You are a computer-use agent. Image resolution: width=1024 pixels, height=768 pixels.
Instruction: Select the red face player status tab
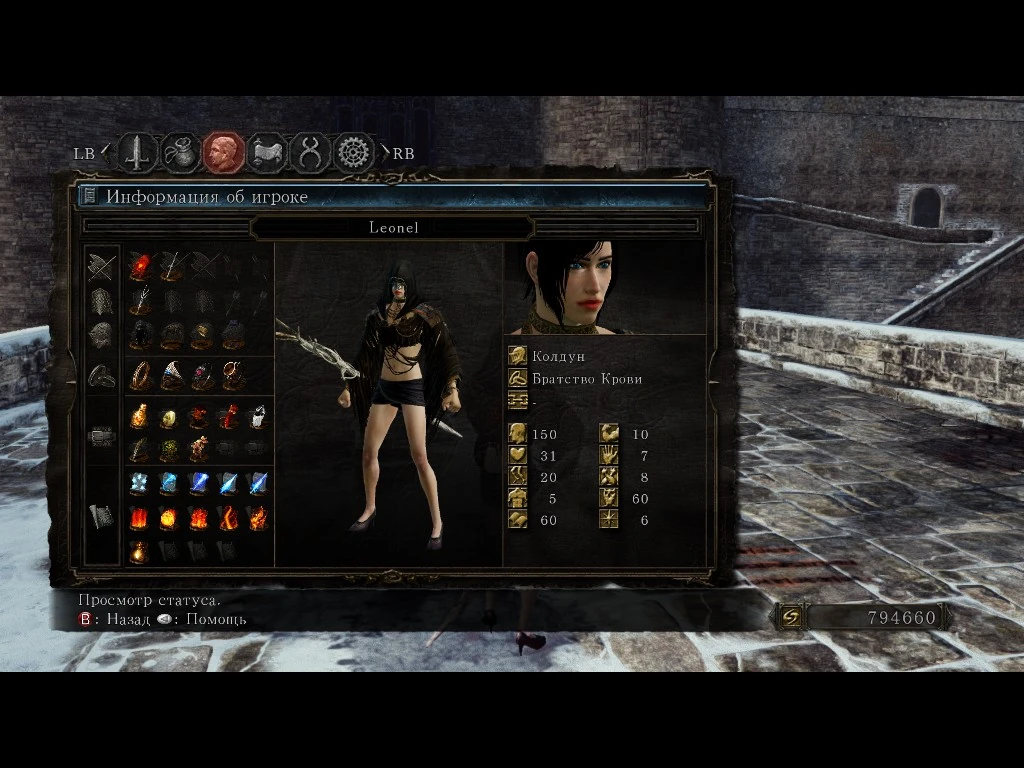pos(224,153)
